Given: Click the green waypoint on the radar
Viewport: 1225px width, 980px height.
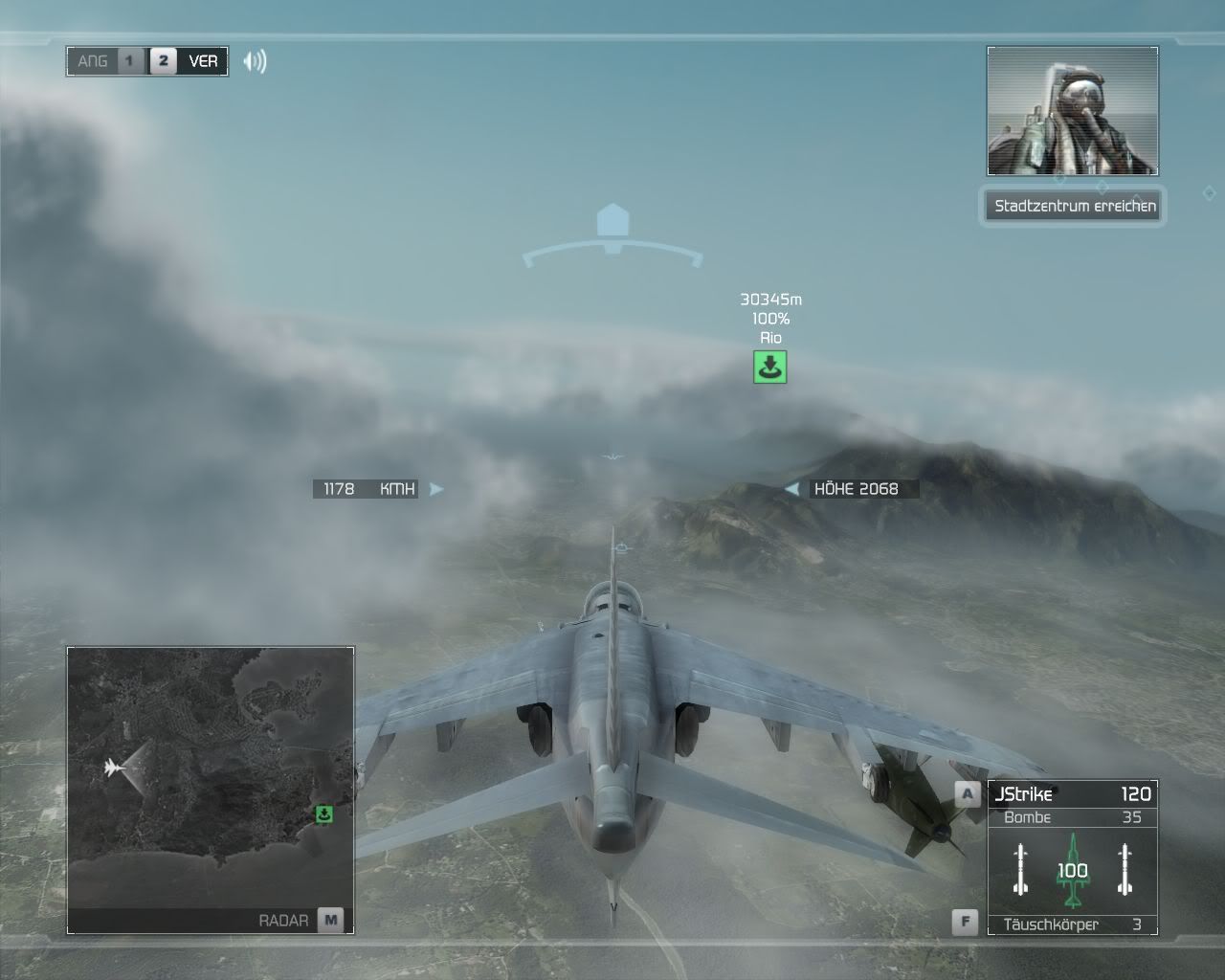Looking at the screenshot, I should 324,814.
